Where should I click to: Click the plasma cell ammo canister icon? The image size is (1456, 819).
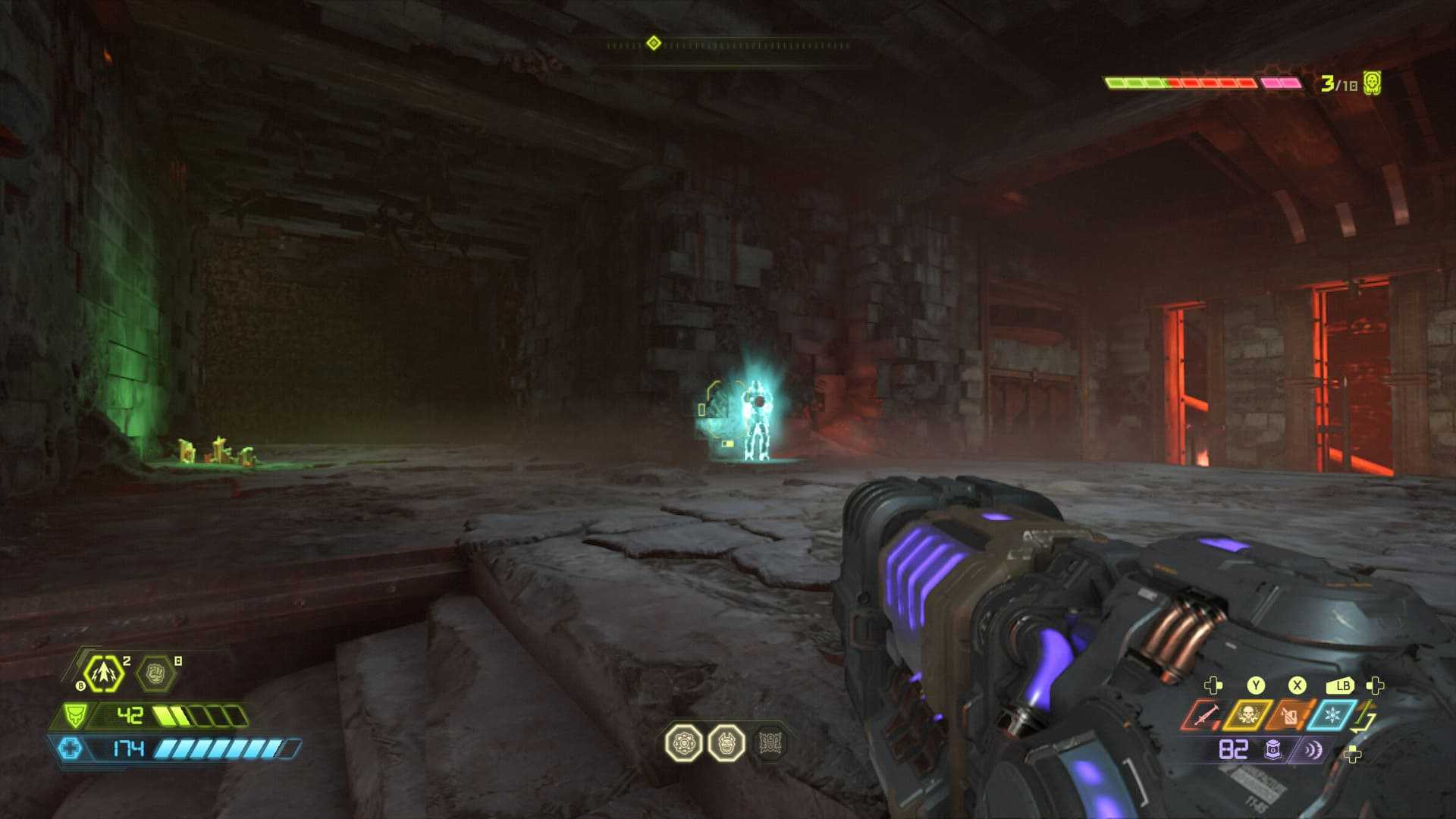click(x=1273, y=750)
